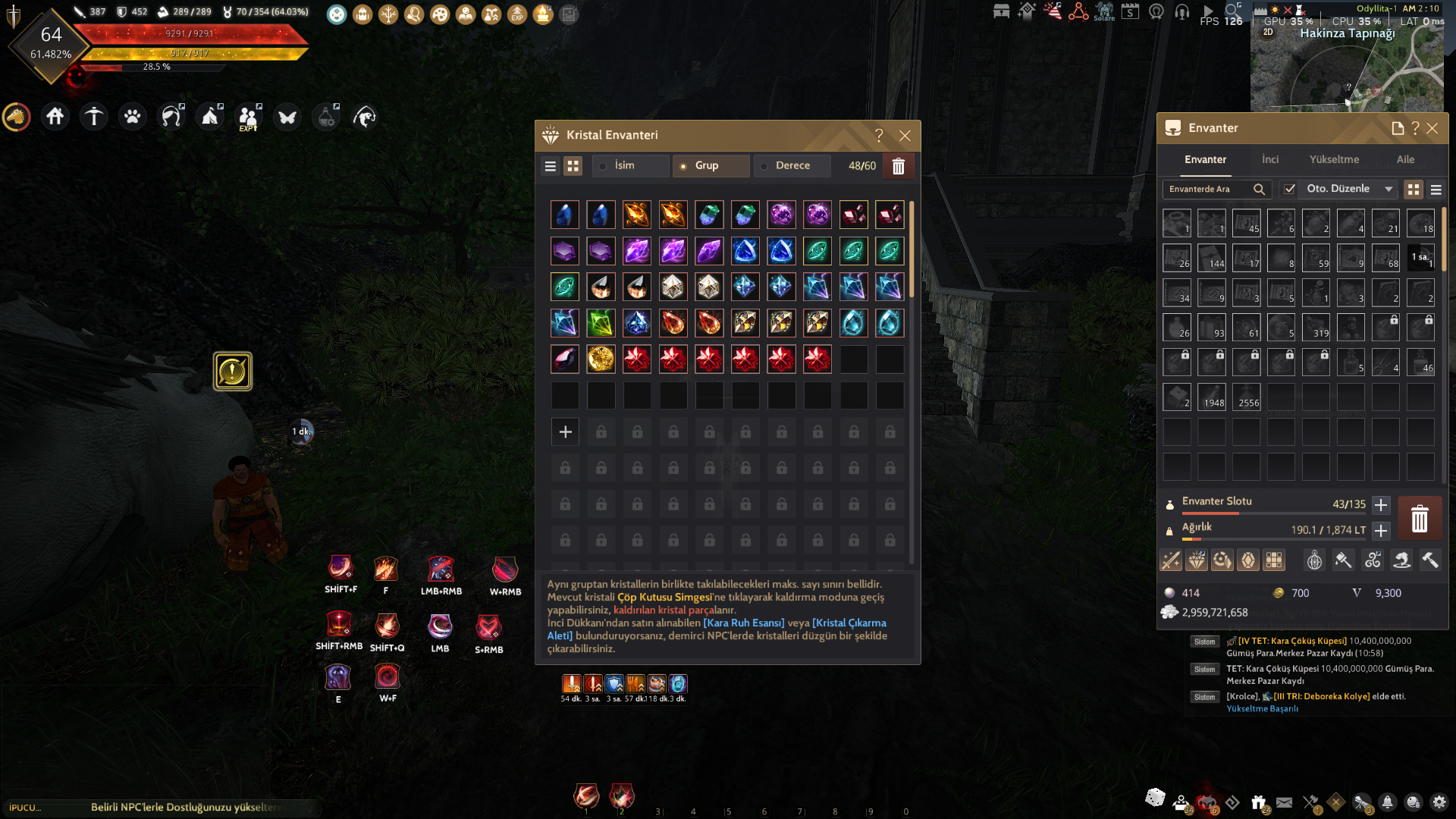
Task: Increase Ağırlık limit with plus button
Action: (1381, 531)
